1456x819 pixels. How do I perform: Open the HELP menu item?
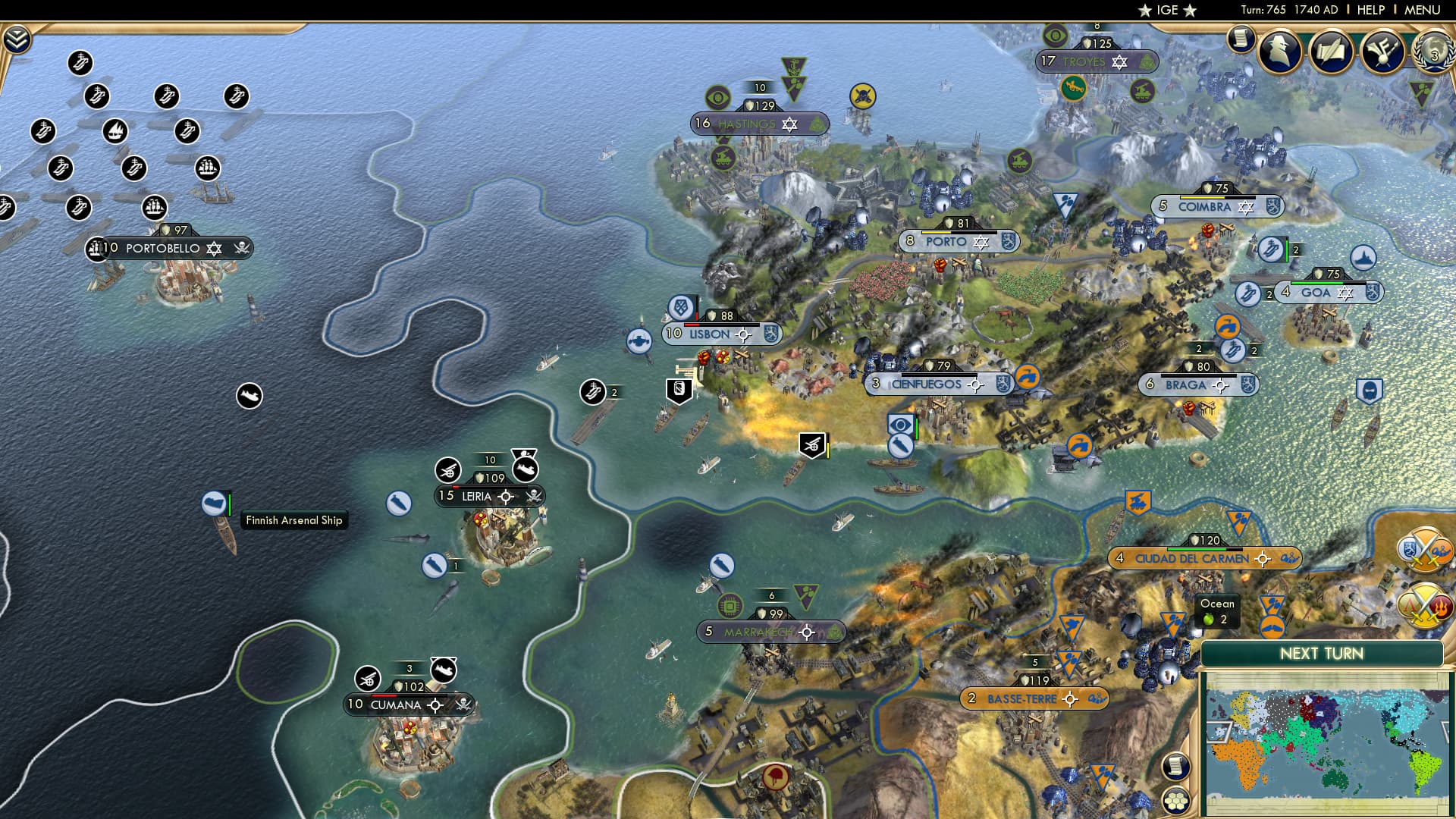(x=1370, y=10)
